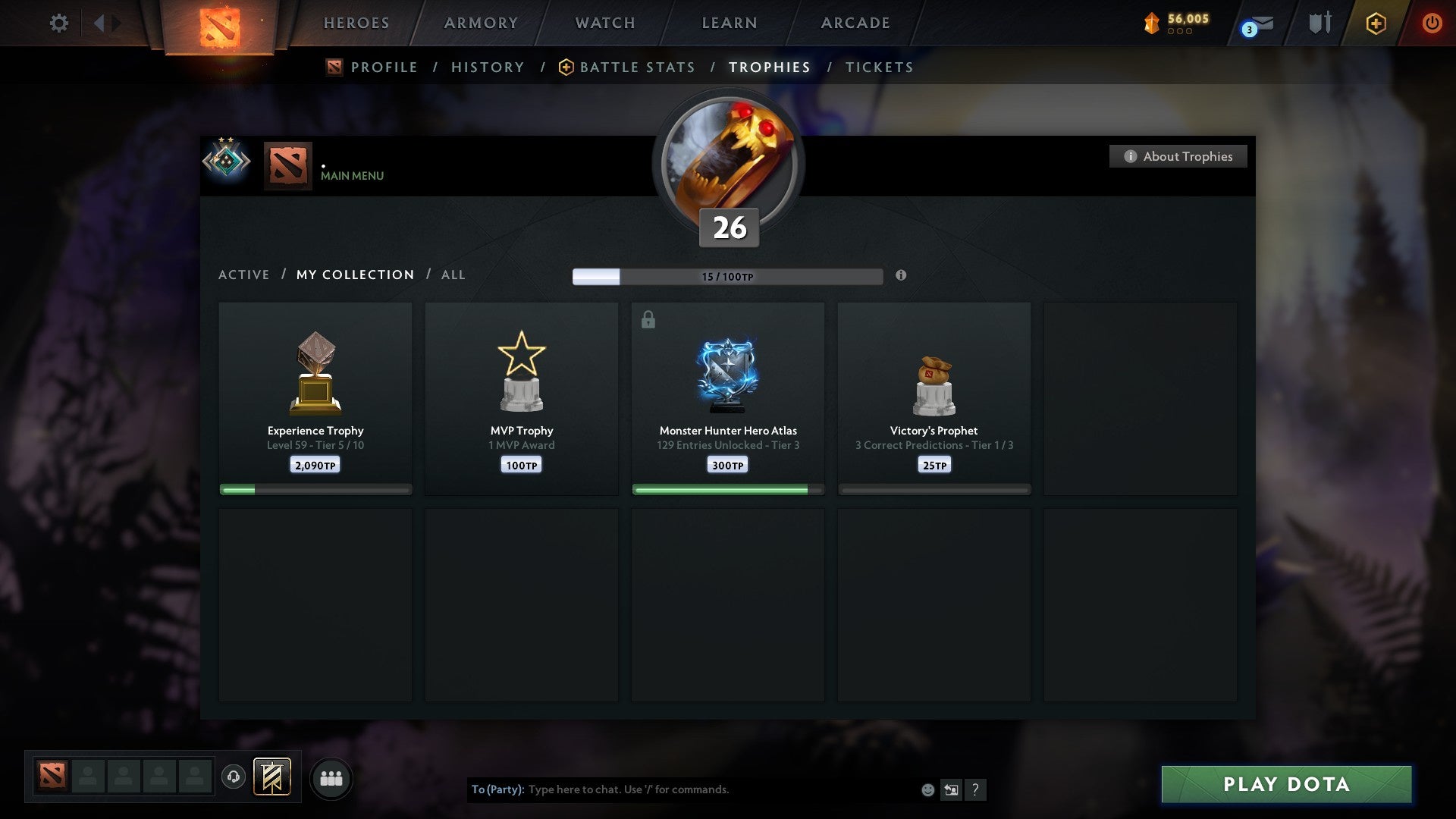The height and width of the screenshot is (819, 1456).
Task: Click the Dota 2 logo above Main Menu
Action: point(287,162)
